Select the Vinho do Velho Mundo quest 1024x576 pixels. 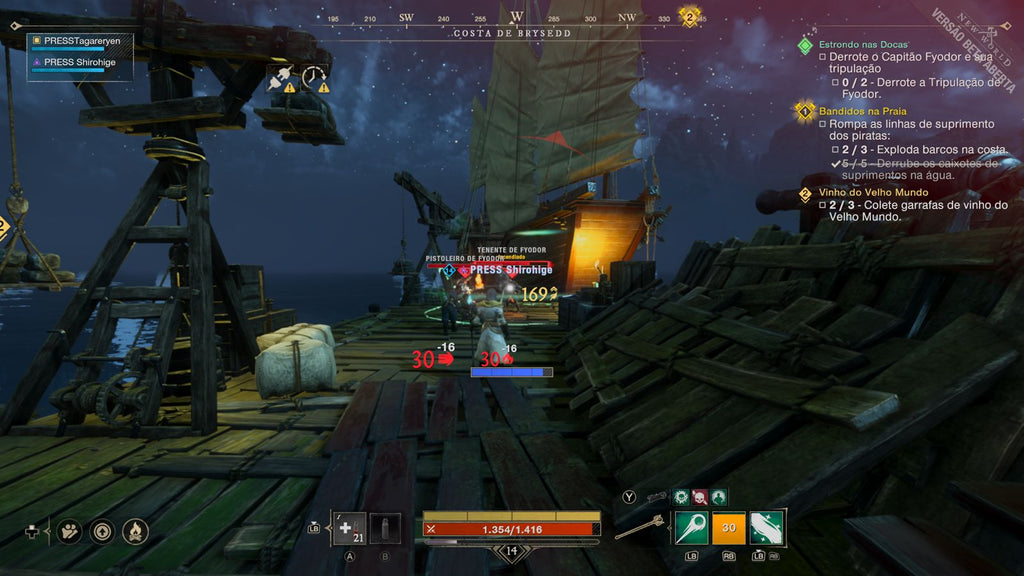(873, 192)
